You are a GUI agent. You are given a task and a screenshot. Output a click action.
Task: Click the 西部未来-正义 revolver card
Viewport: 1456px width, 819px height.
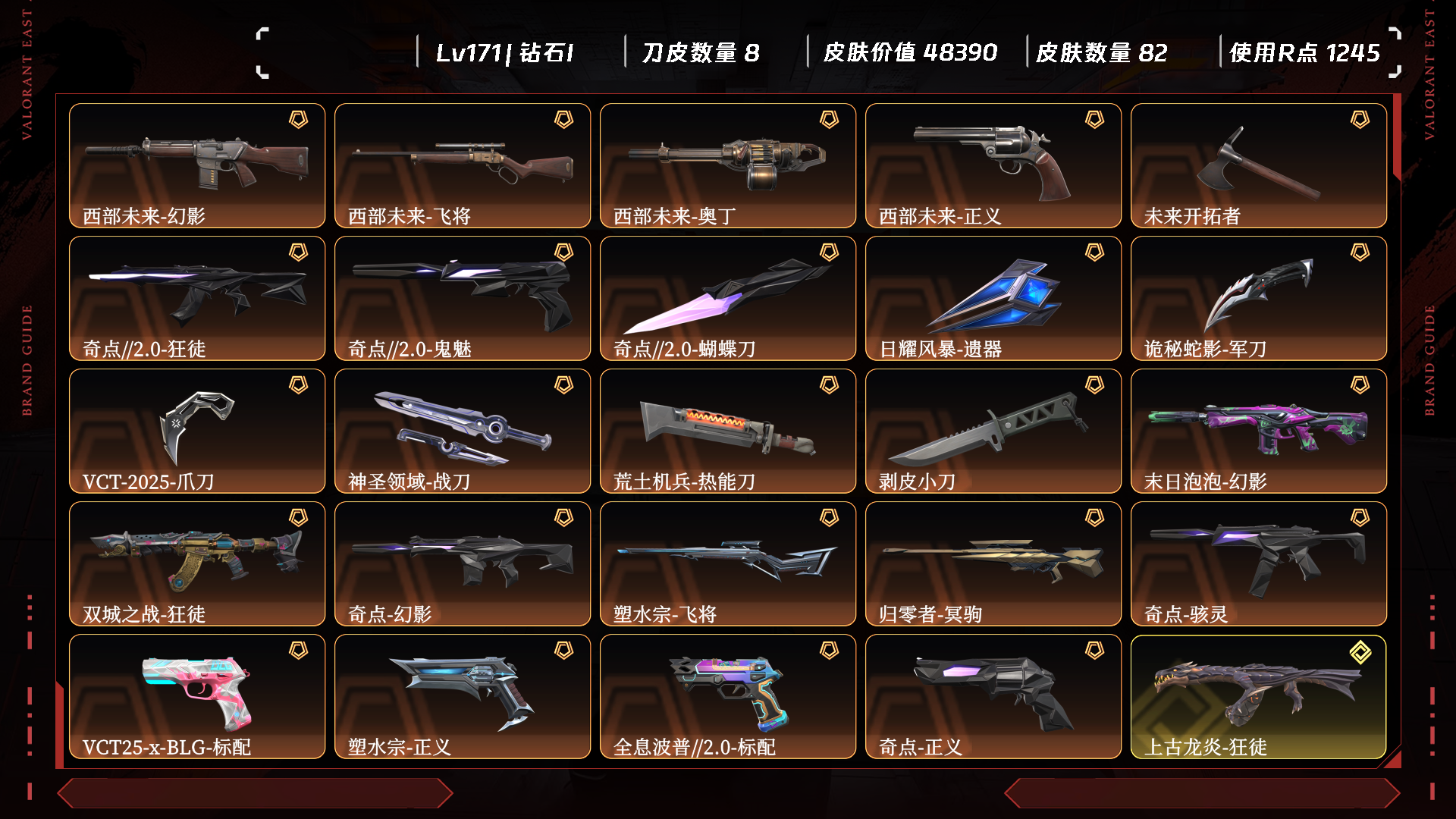point(993,165)
